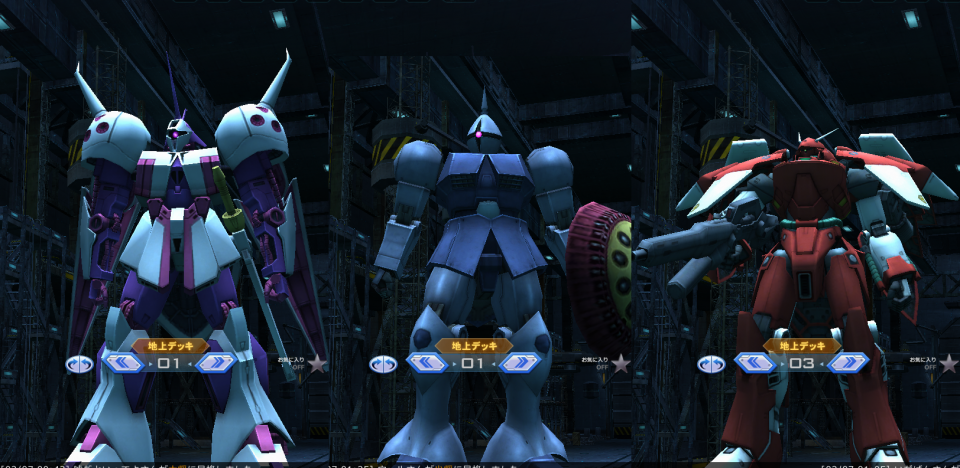Click previous deck arrow under purple-white mech
Viewport: 960px width, 468px height.
pos(122,363)
